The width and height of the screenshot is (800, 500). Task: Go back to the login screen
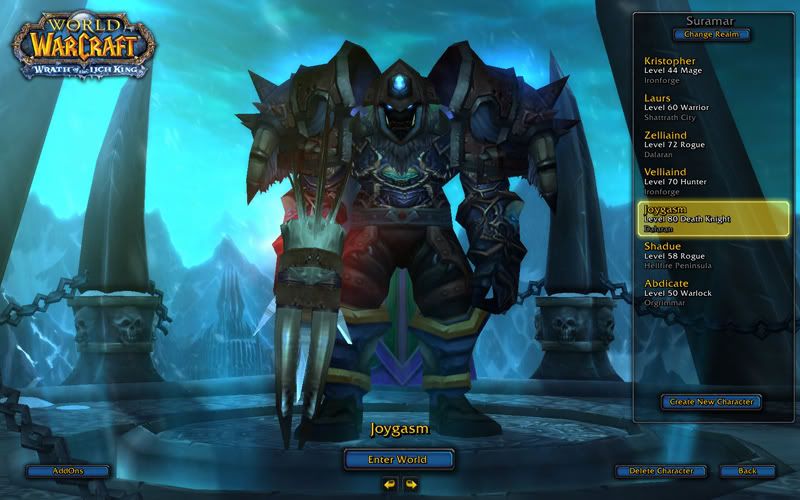pyautogui.click(x=746, y=470)
